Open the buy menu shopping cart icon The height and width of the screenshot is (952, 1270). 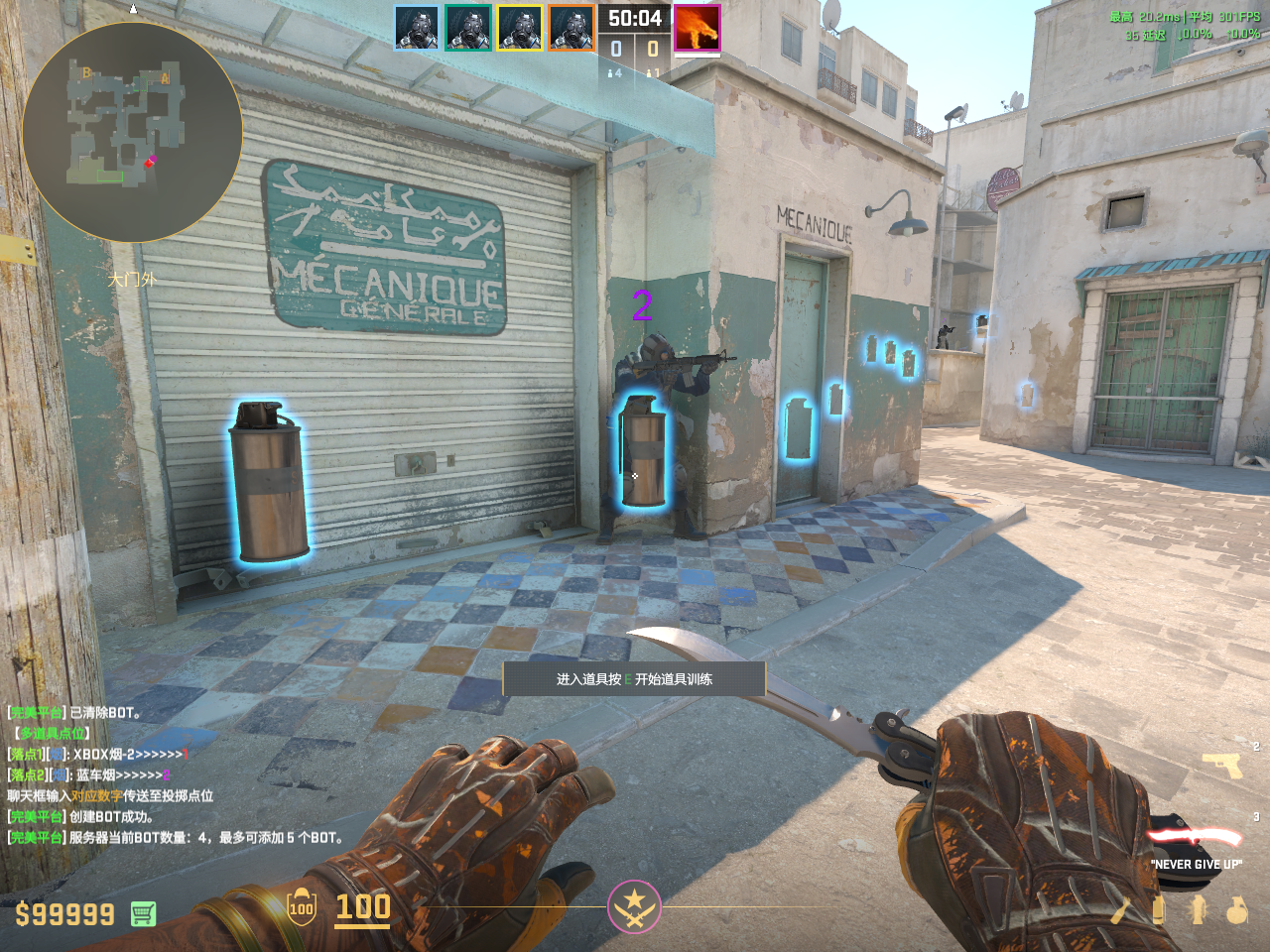(143, 913)
